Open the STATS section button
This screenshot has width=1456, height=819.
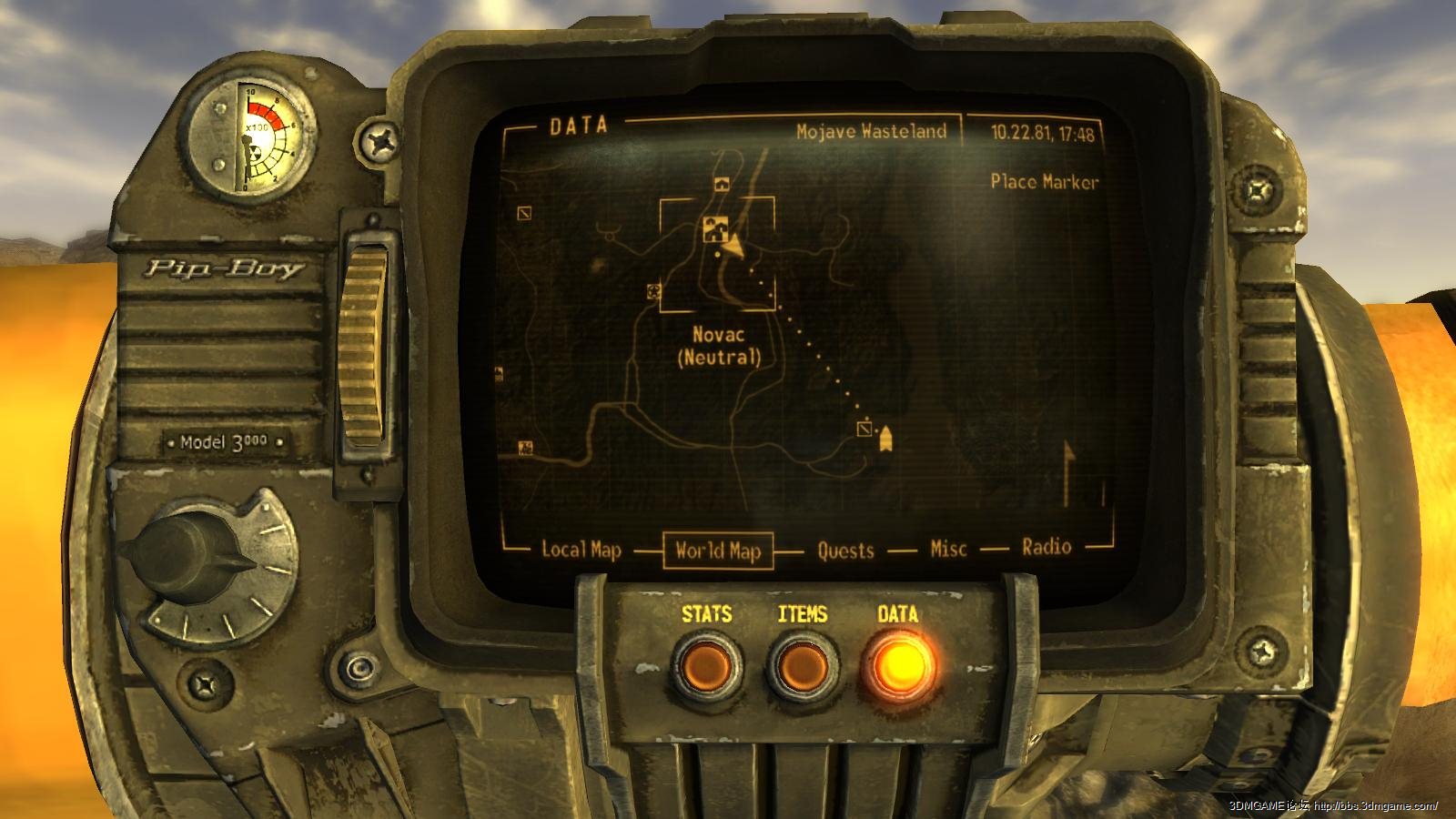click(706, 665)
